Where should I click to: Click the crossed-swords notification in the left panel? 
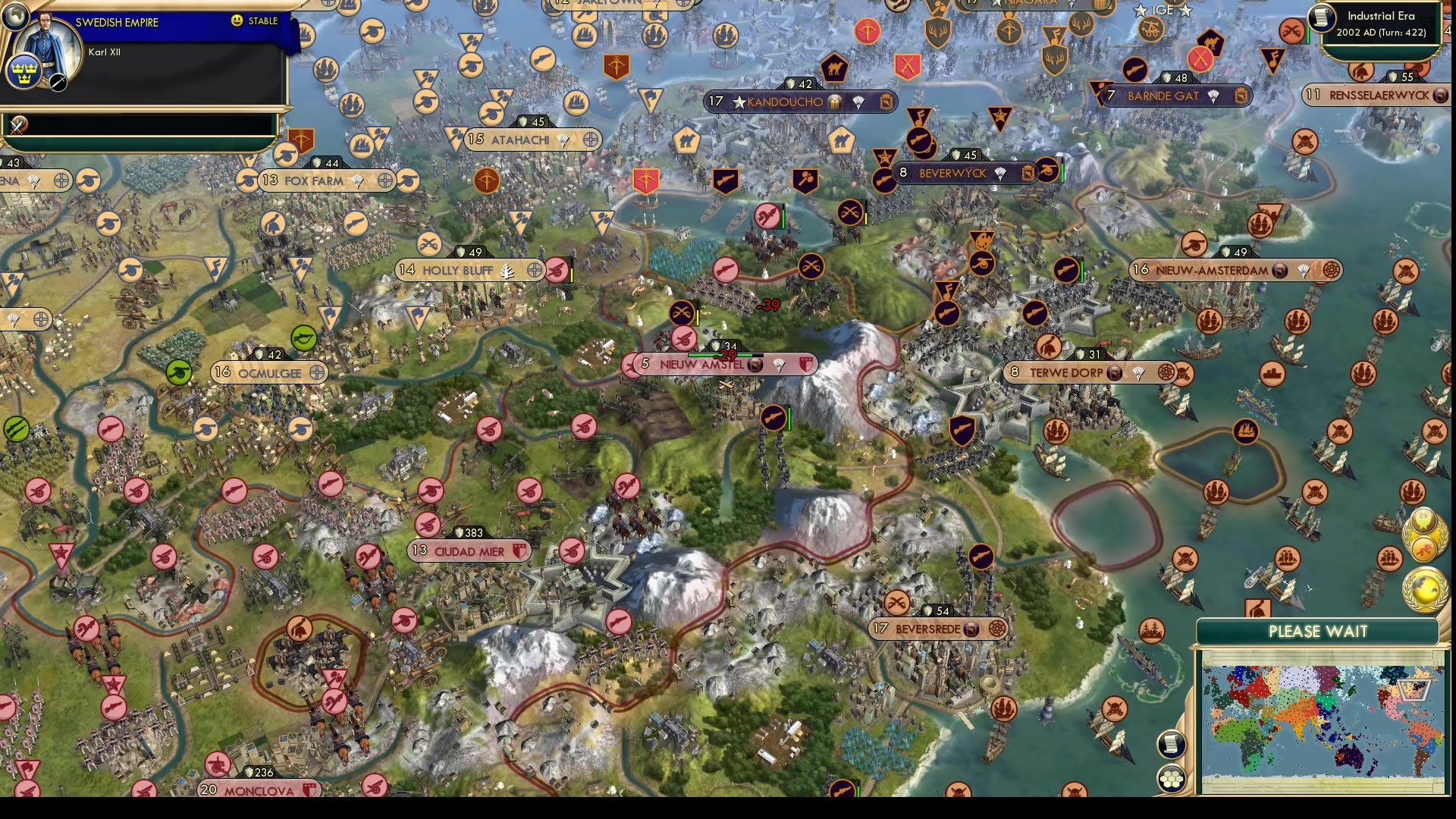(18, 126)
